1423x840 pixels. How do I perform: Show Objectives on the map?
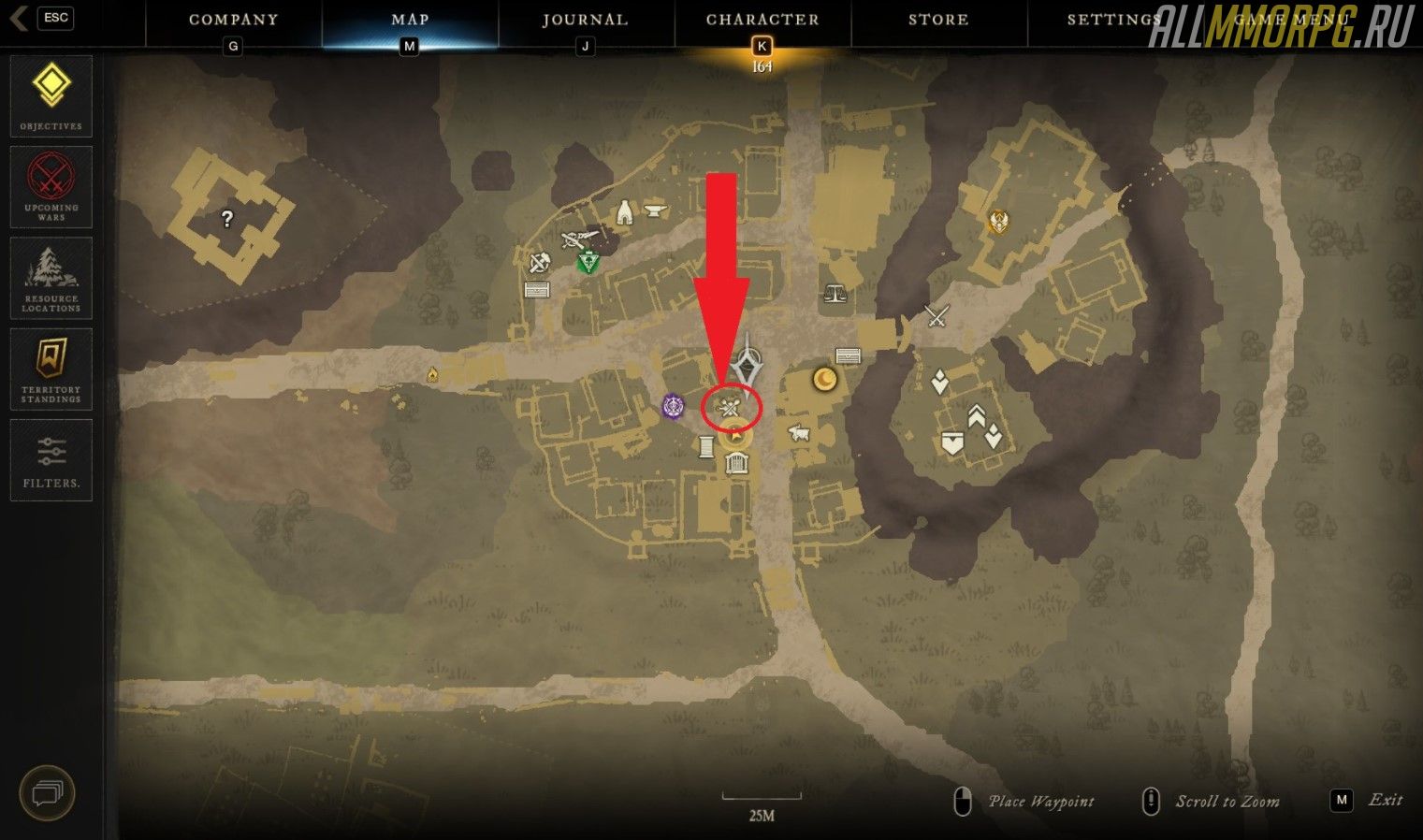pyautogui.click(x=51, y=95)
